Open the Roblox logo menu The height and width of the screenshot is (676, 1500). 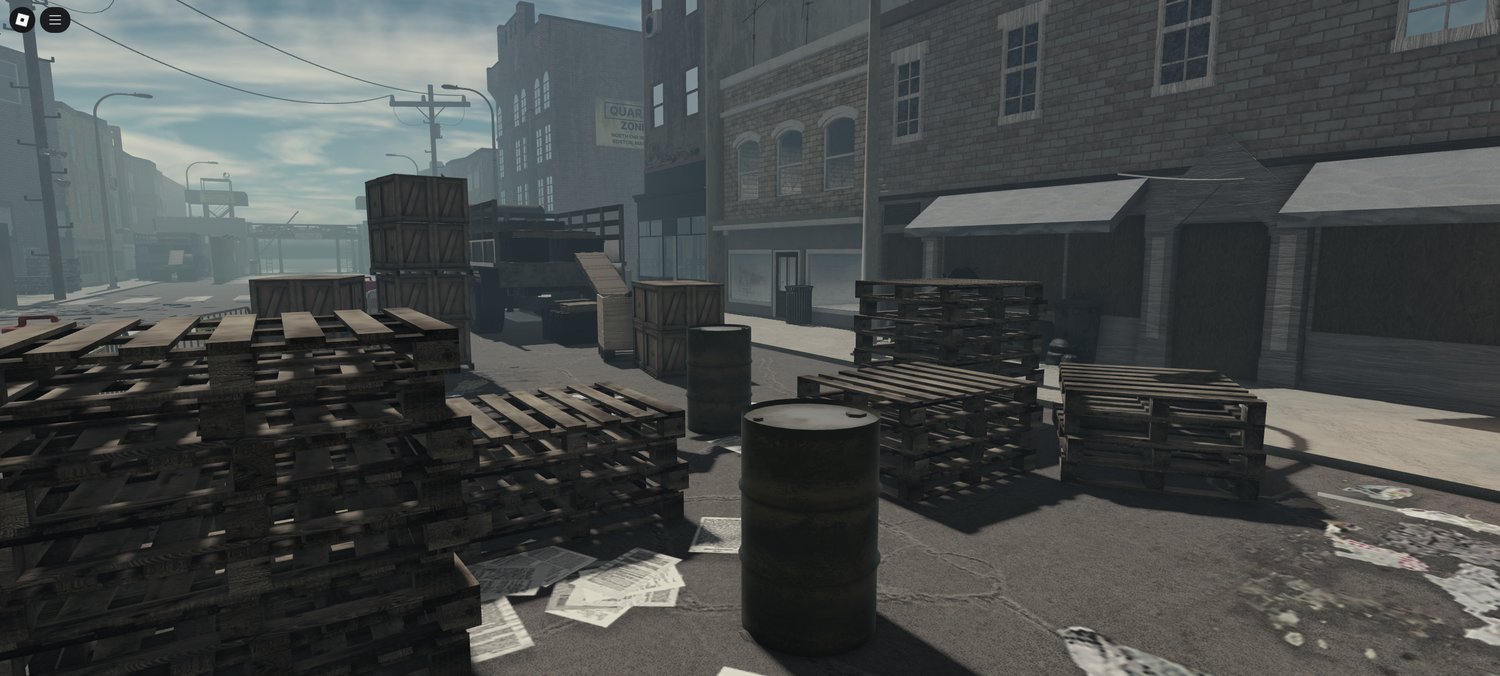(x=21, y=19)
